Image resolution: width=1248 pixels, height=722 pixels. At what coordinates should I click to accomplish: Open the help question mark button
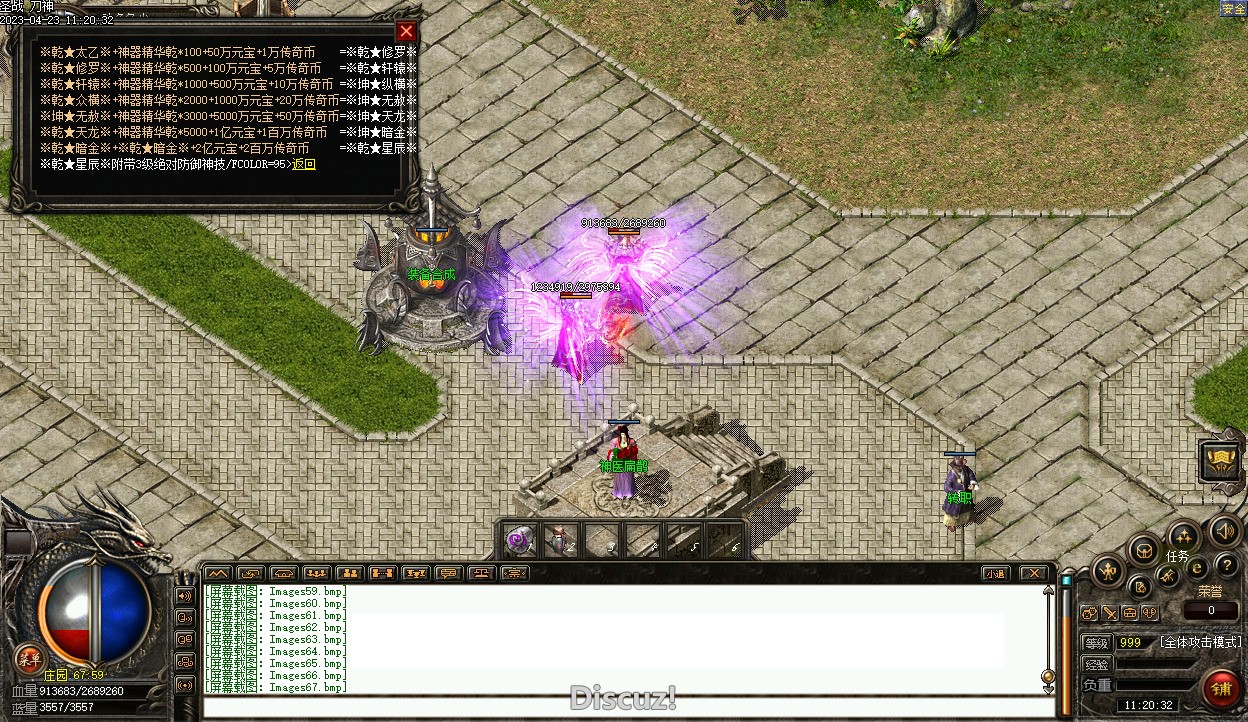[1226, 566]
